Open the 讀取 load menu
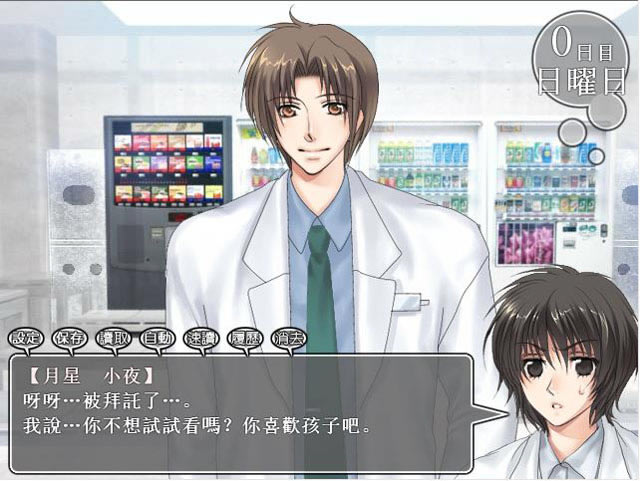 (113, 338)
